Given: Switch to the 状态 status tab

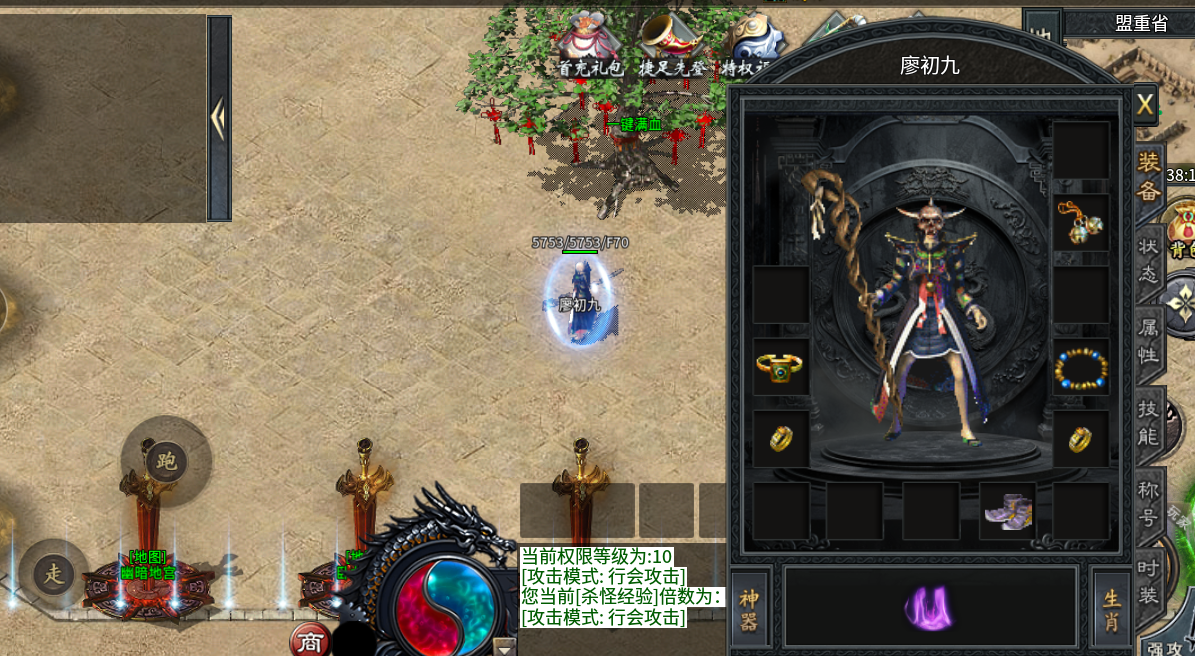Looking at the screenshot, I should point(1148,260).
